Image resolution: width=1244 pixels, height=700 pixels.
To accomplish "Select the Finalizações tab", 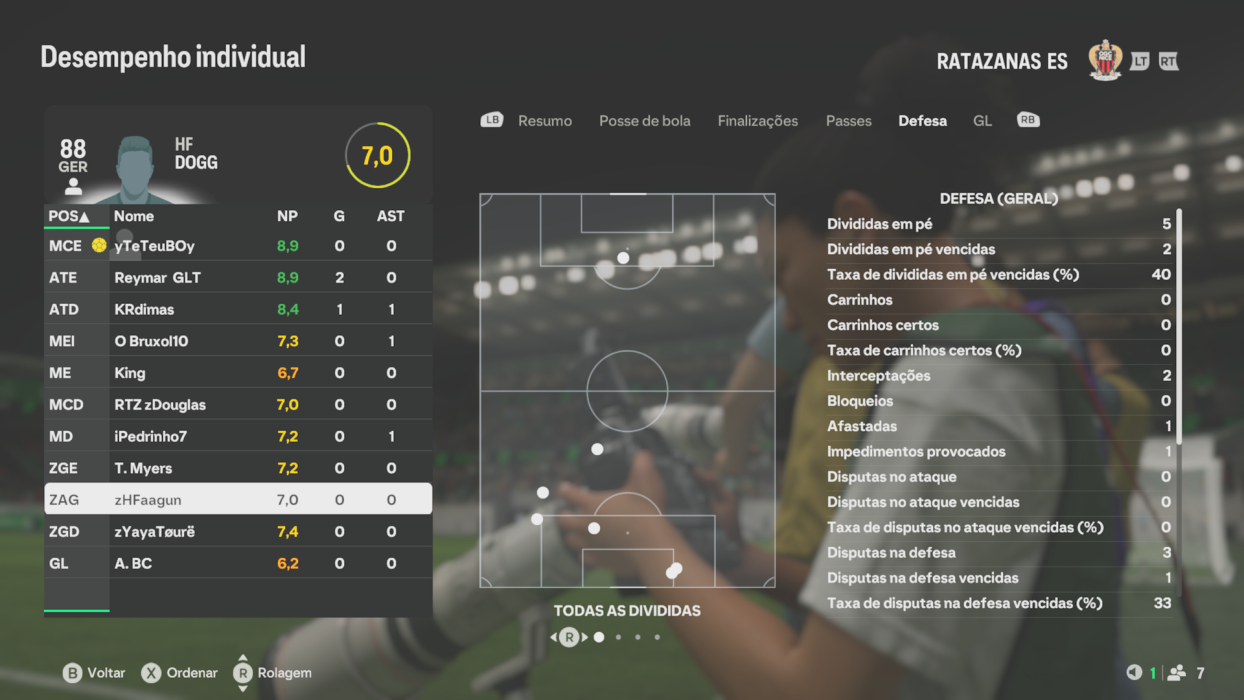I will point(757,121).
